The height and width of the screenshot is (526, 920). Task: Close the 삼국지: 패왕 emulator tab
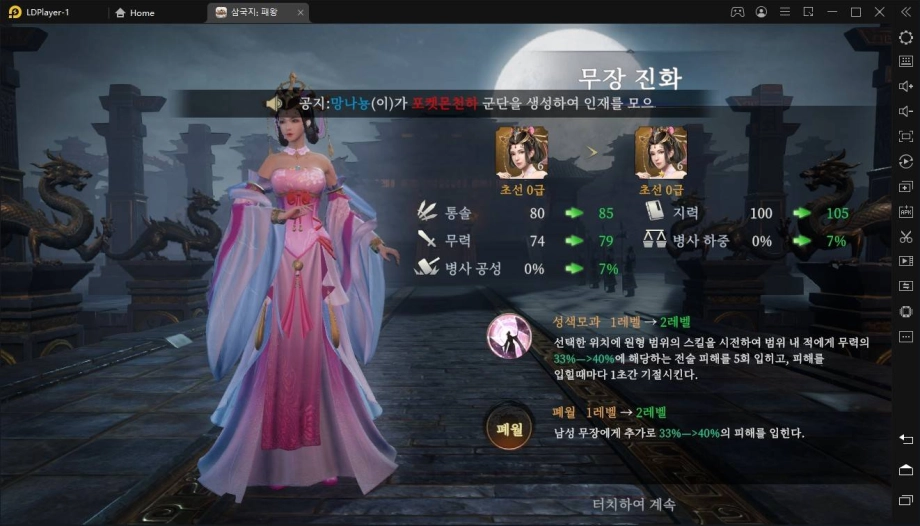301,13
